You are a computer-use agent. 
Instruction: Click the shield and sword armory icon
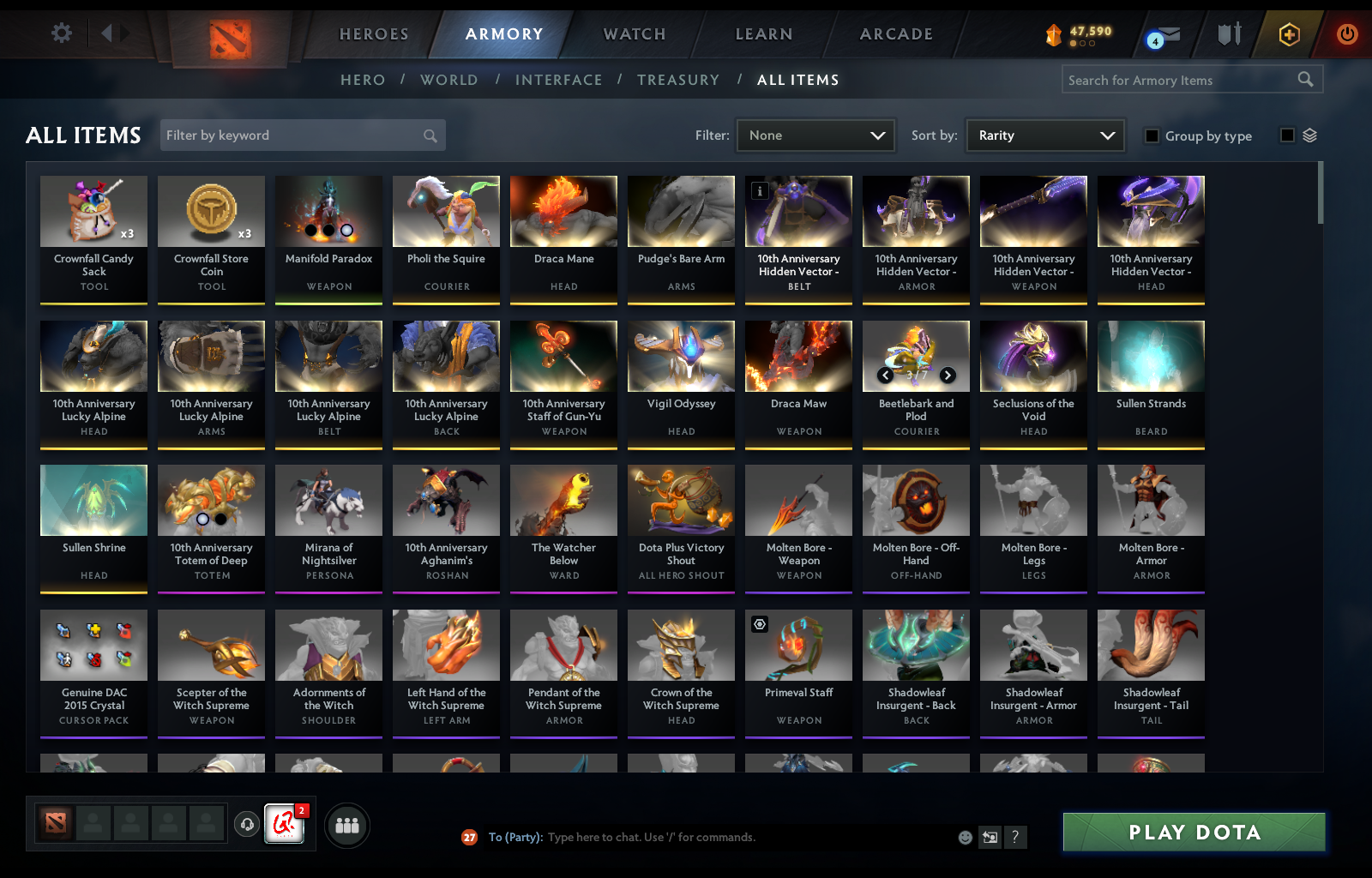coord(1230,35)
